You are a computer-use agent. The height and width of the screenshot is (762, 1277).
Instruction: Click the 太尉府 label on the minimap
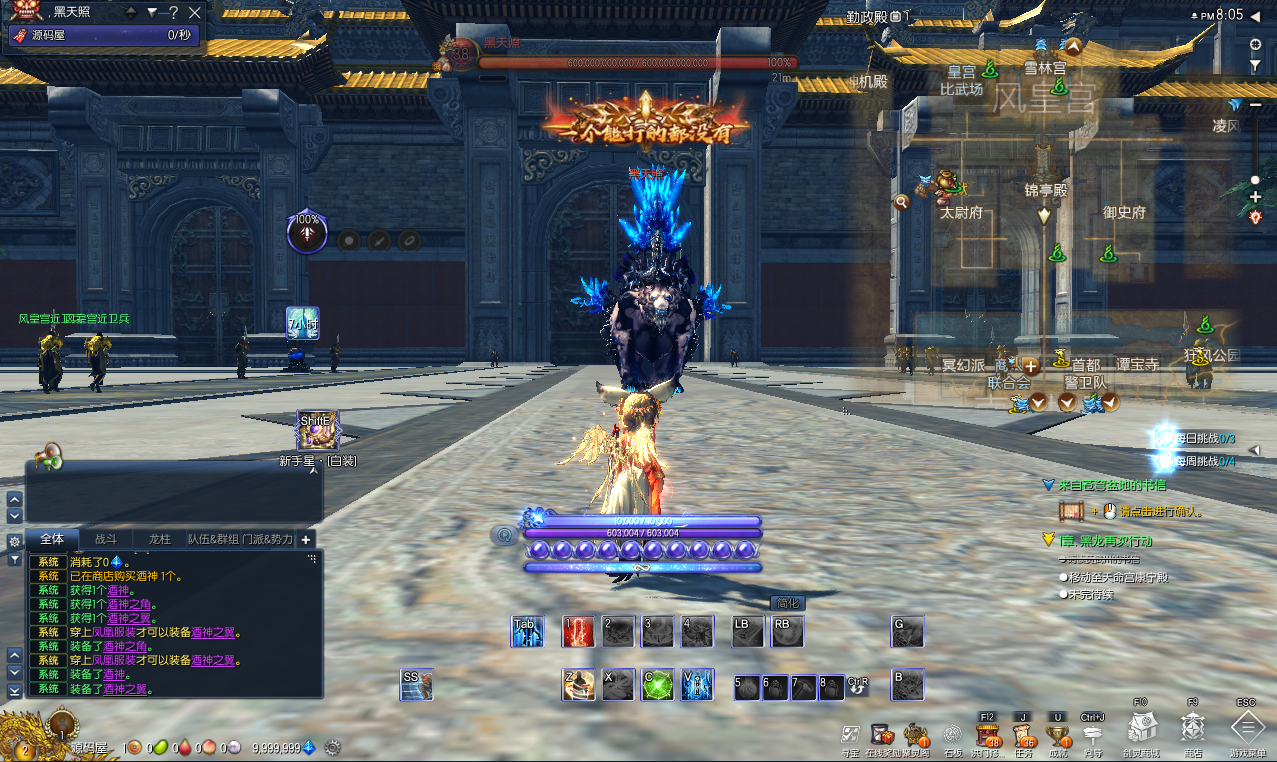point(962,212)
